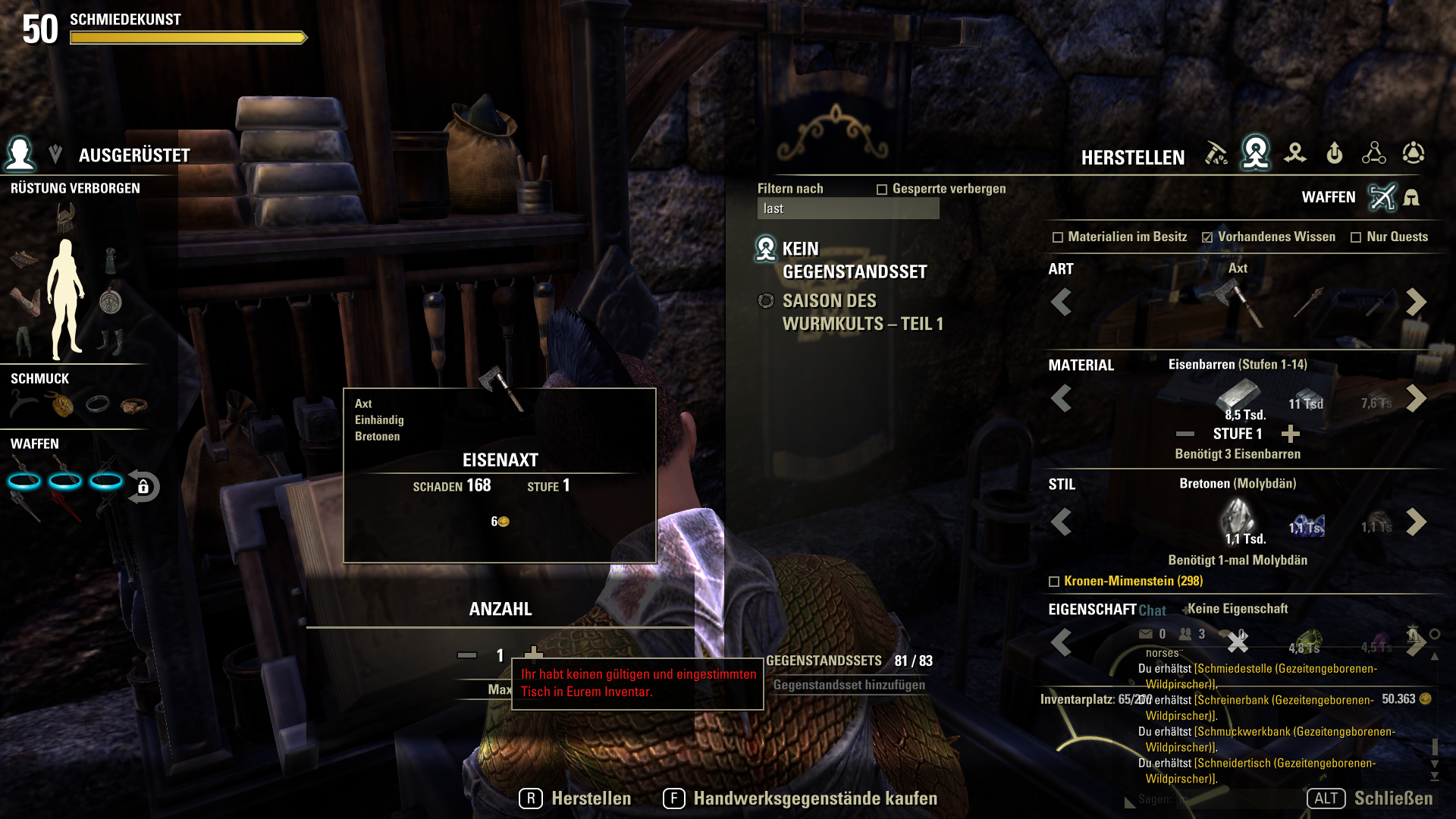Screen dimensions: 1456x819
Task: Toggle the weapon set lock icon
Action: [143, 487]
